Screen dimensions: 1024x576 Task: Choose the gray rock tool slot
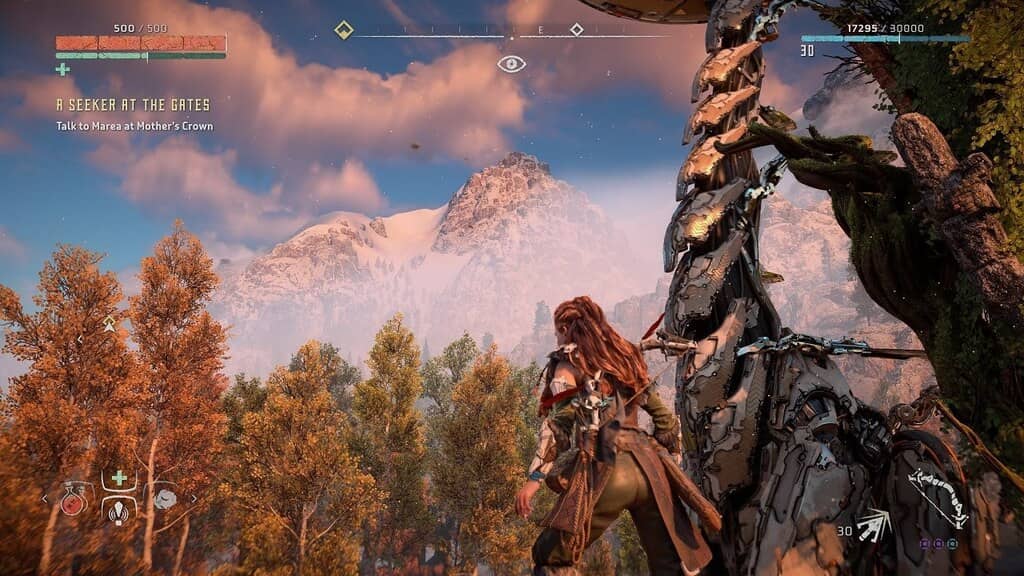tap(163, 498)
